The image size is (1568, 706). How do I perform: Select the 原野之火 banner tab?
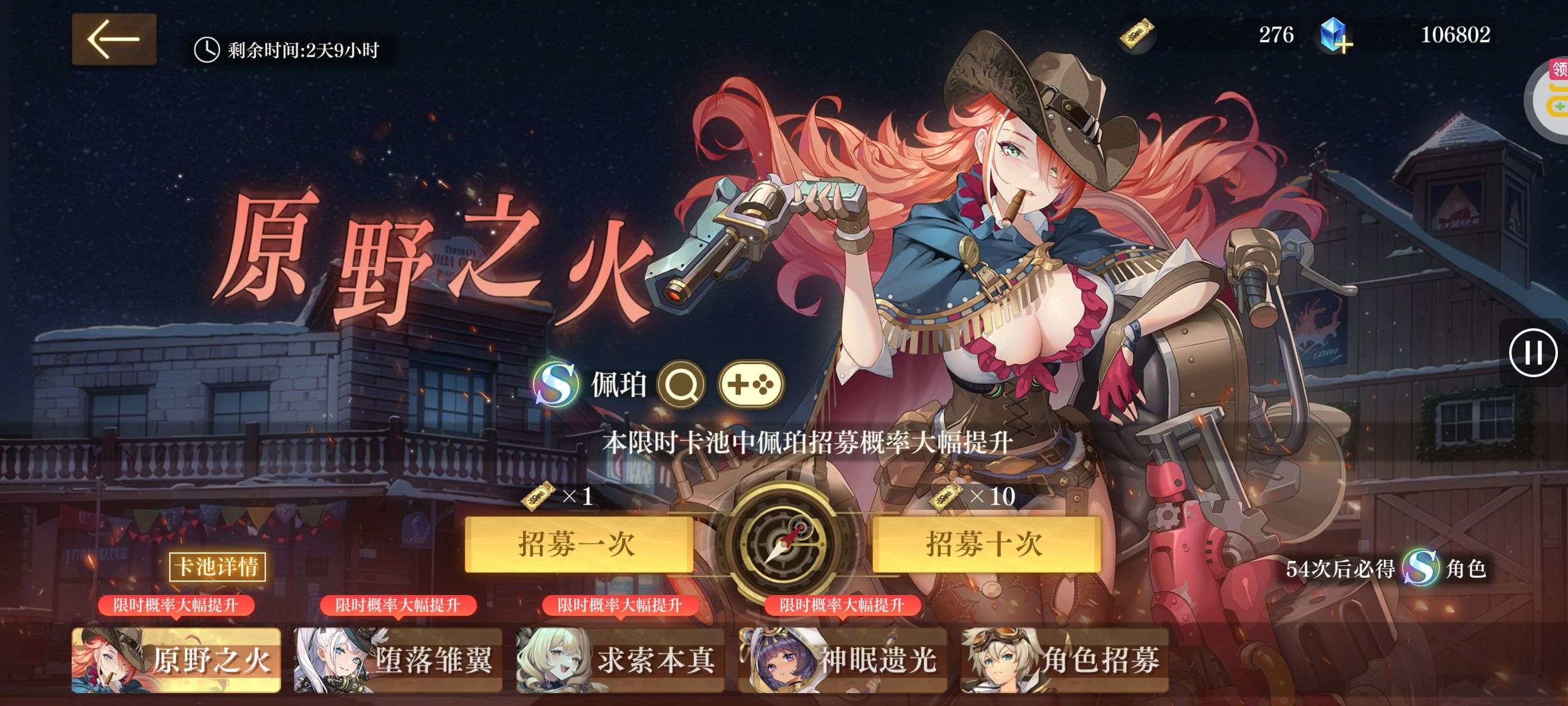176,660
